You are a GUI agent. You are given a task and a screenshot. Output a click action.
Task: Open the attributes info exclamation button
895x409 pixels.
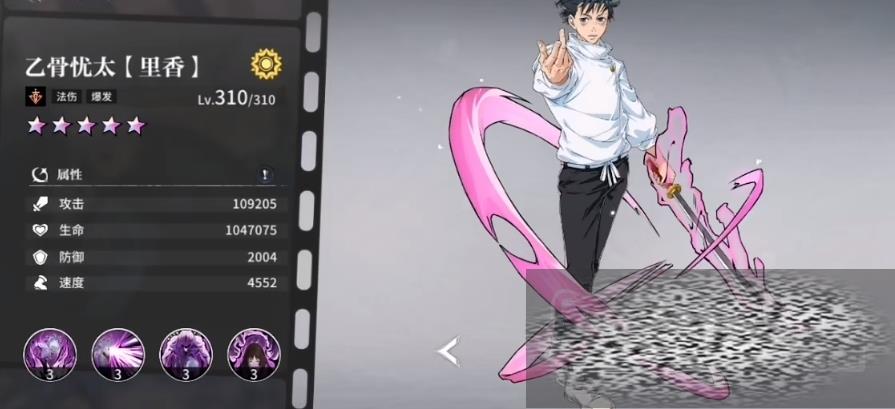264,175
